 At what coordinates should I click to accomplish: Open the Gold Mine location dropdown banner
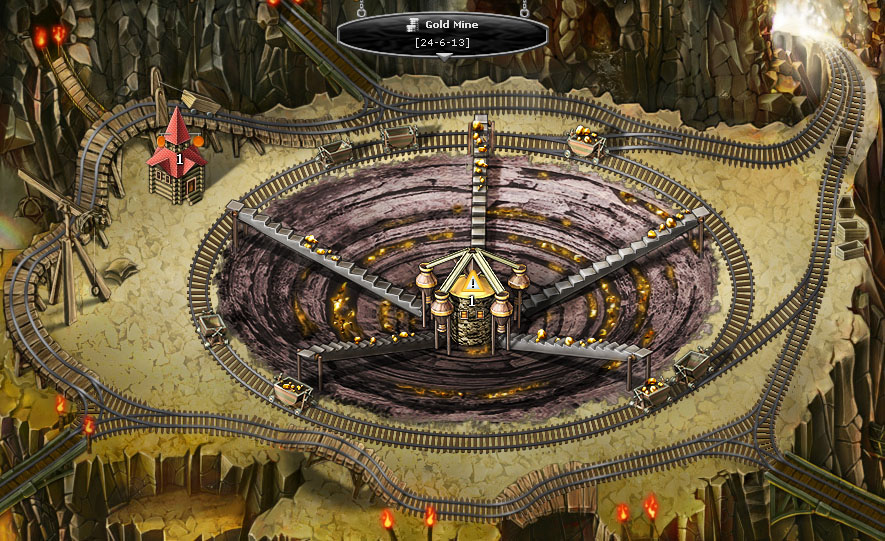click(443, 34)
